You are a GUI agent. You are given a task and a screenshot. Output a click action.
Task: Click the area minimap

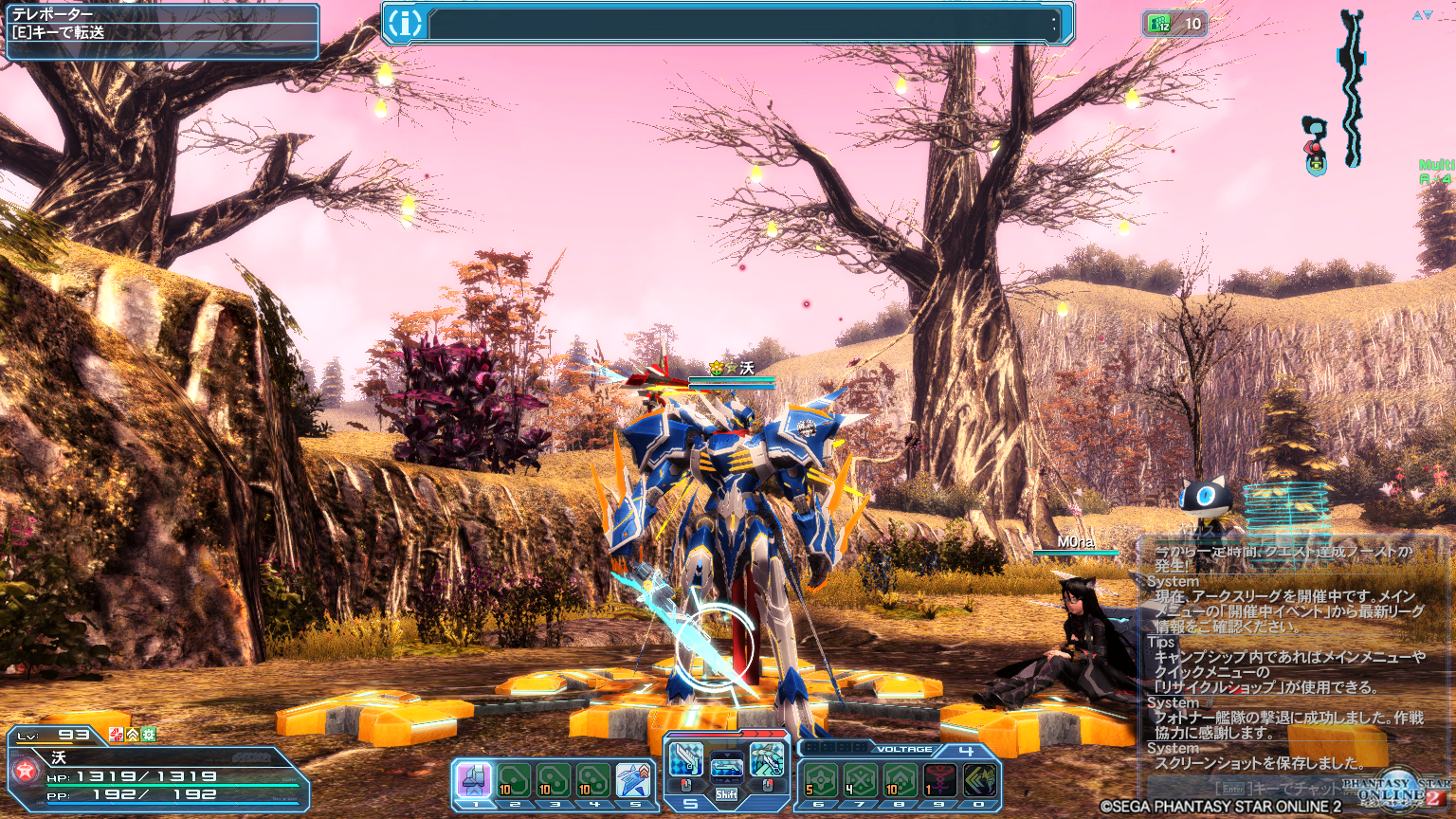click(x=1351, y=90)
